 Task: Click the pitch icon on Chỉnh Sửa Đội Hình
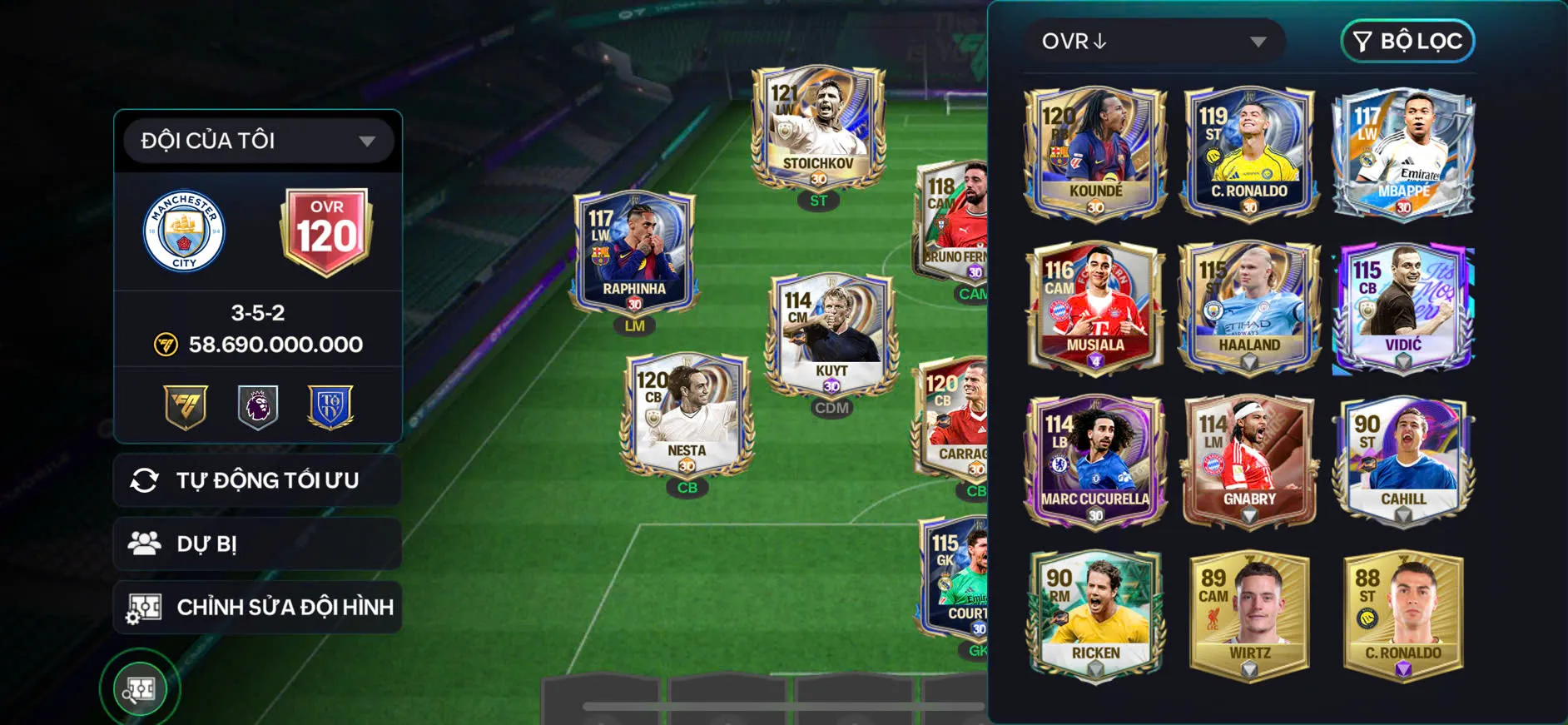146,607
